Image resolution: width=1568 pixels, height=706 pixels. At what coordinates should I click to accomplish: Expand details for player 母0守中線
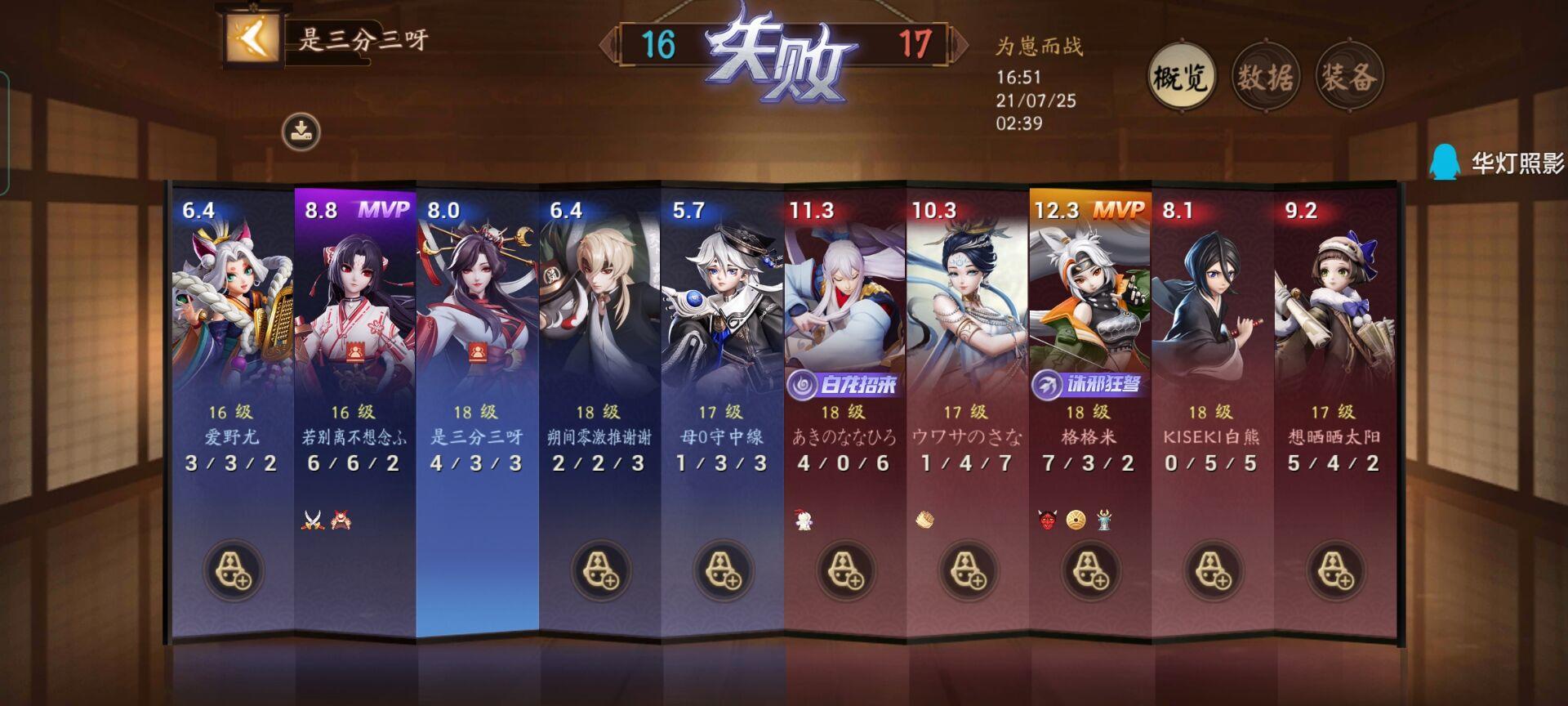coord(723,311)
